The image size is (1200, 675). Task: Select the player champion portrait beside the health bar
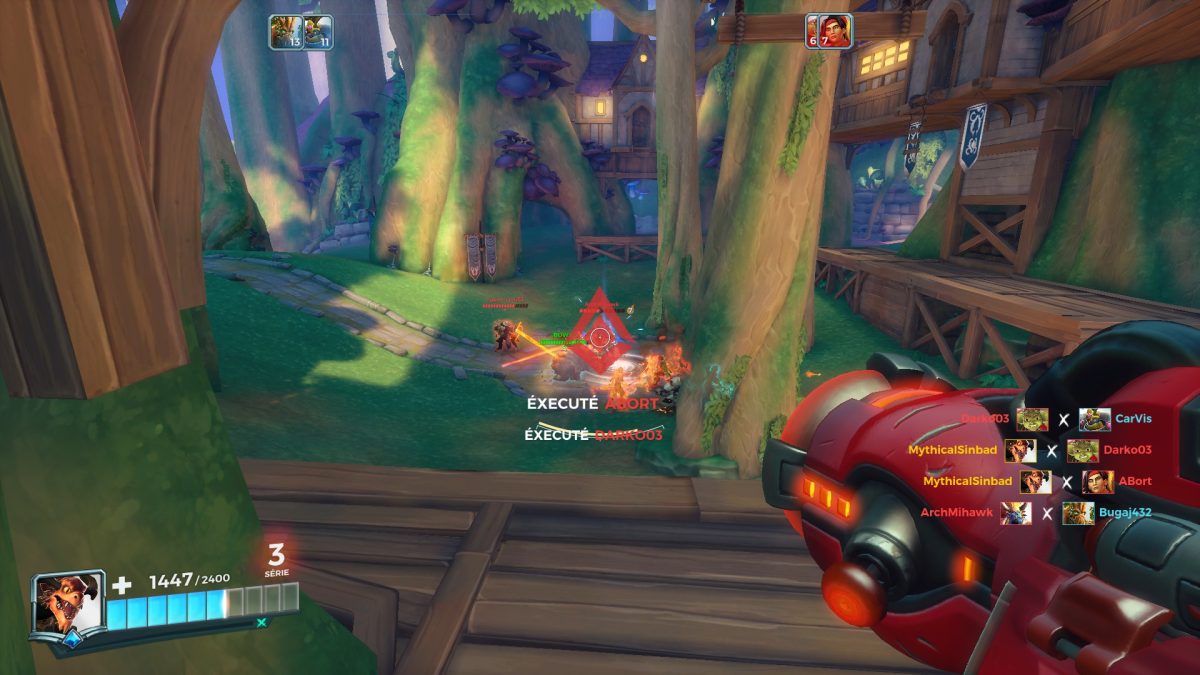pos(67,603)
